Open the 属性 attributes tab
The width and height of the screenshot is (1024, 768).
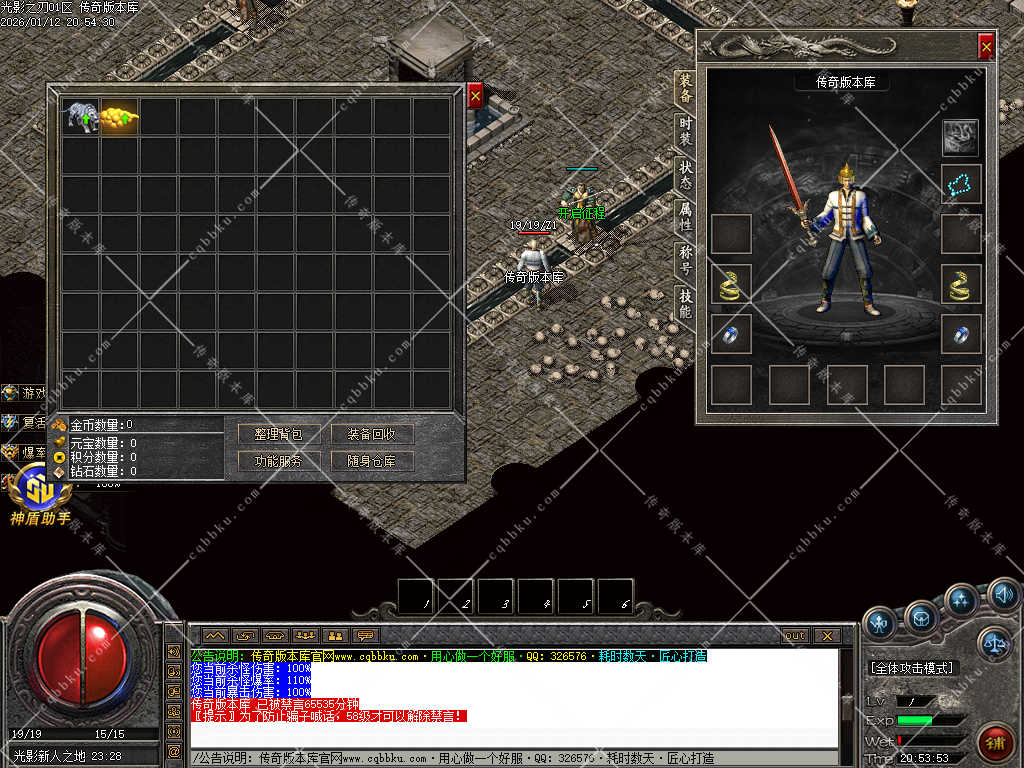pos(685,217)
